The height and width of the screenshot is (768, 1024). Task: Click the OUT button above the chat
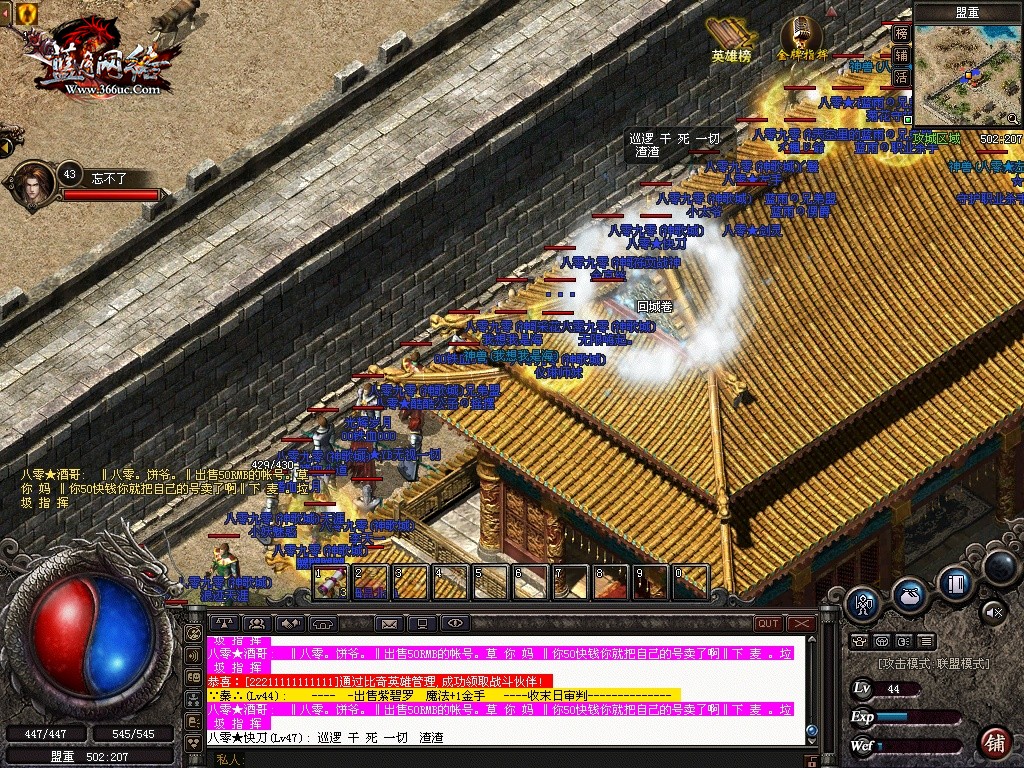point(768,624)
